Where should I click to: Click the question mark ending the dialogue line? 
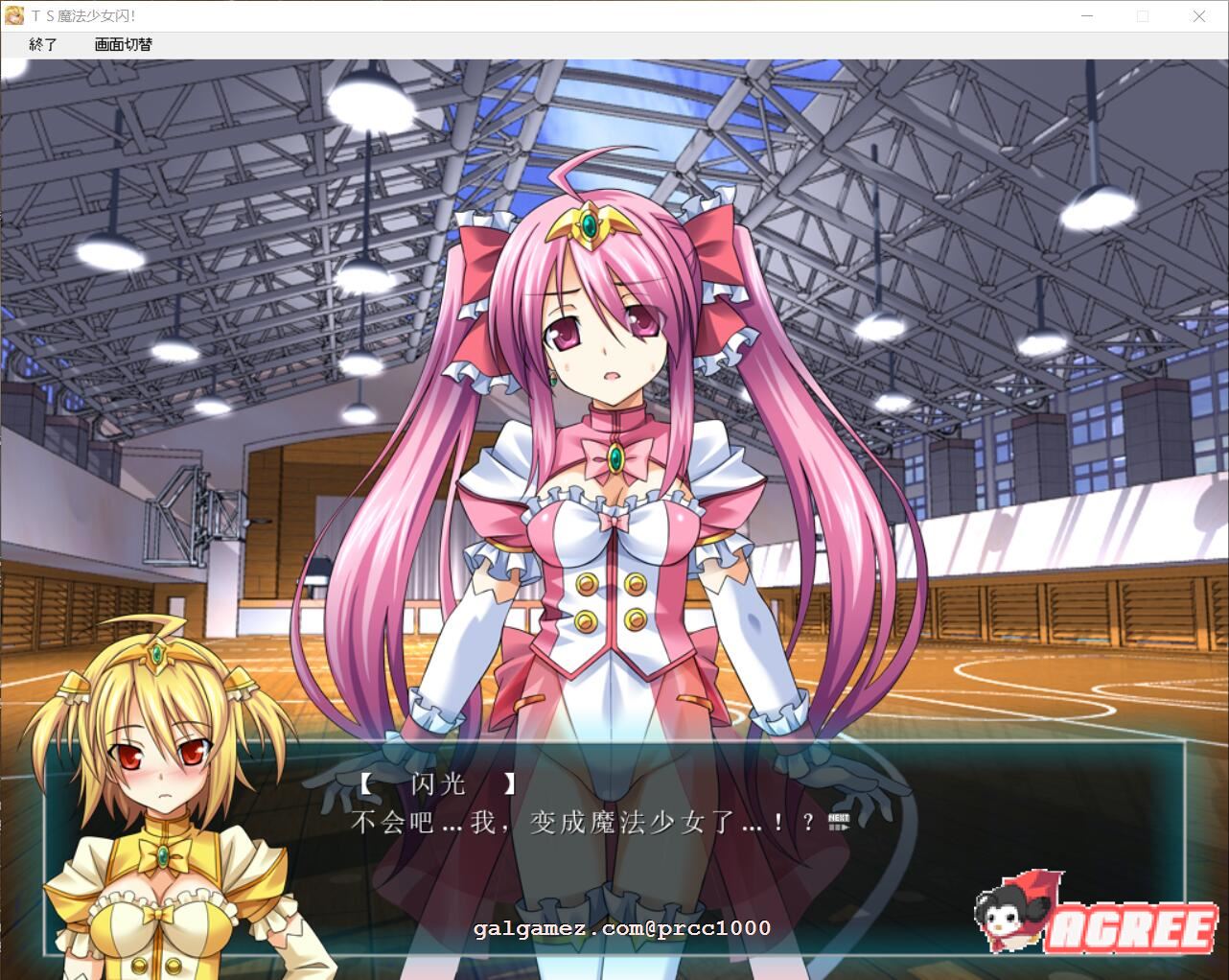coord(808,822)
